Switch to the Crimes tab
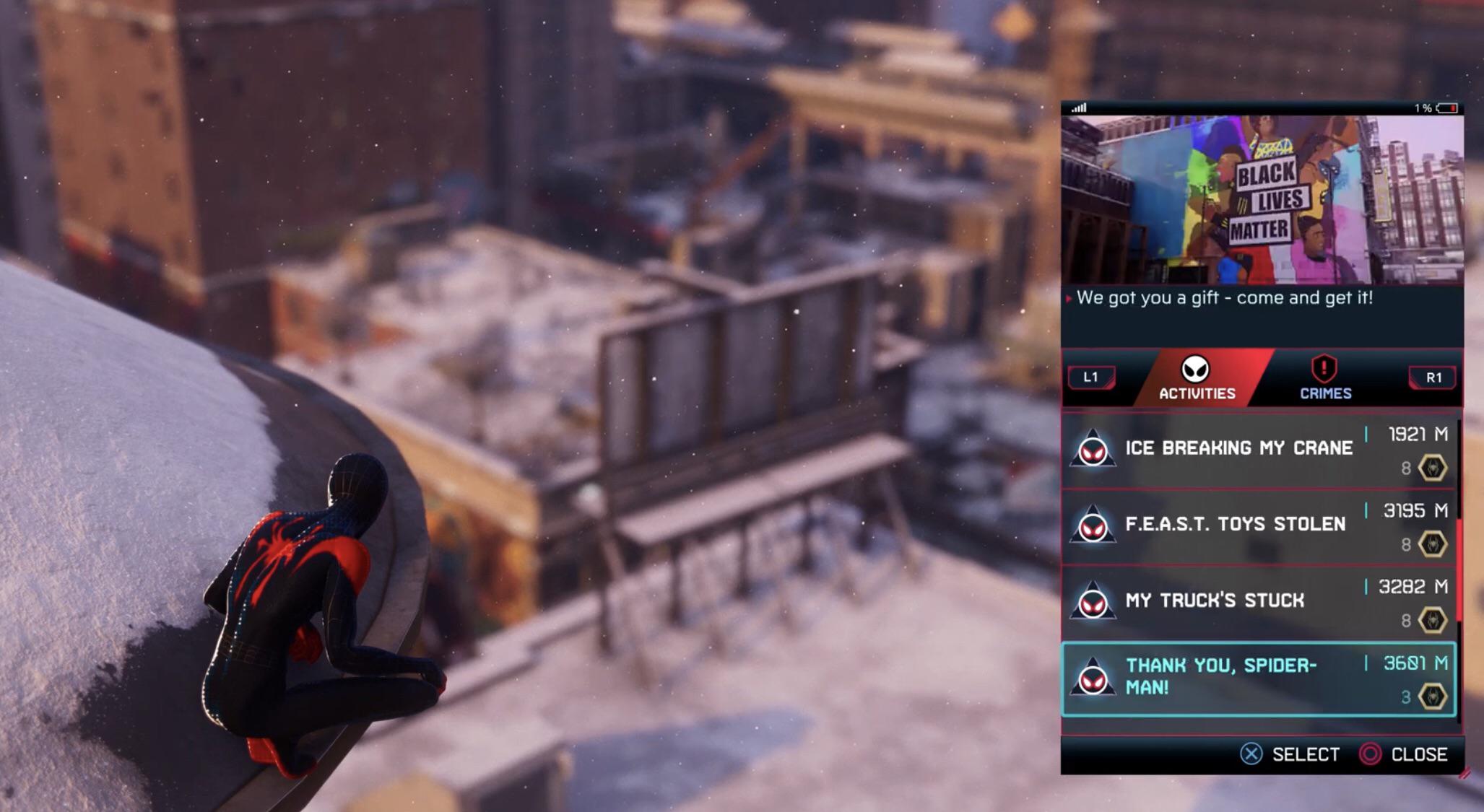The width and height of the screenshot is (1484, 812). (x=1324, y=393)
